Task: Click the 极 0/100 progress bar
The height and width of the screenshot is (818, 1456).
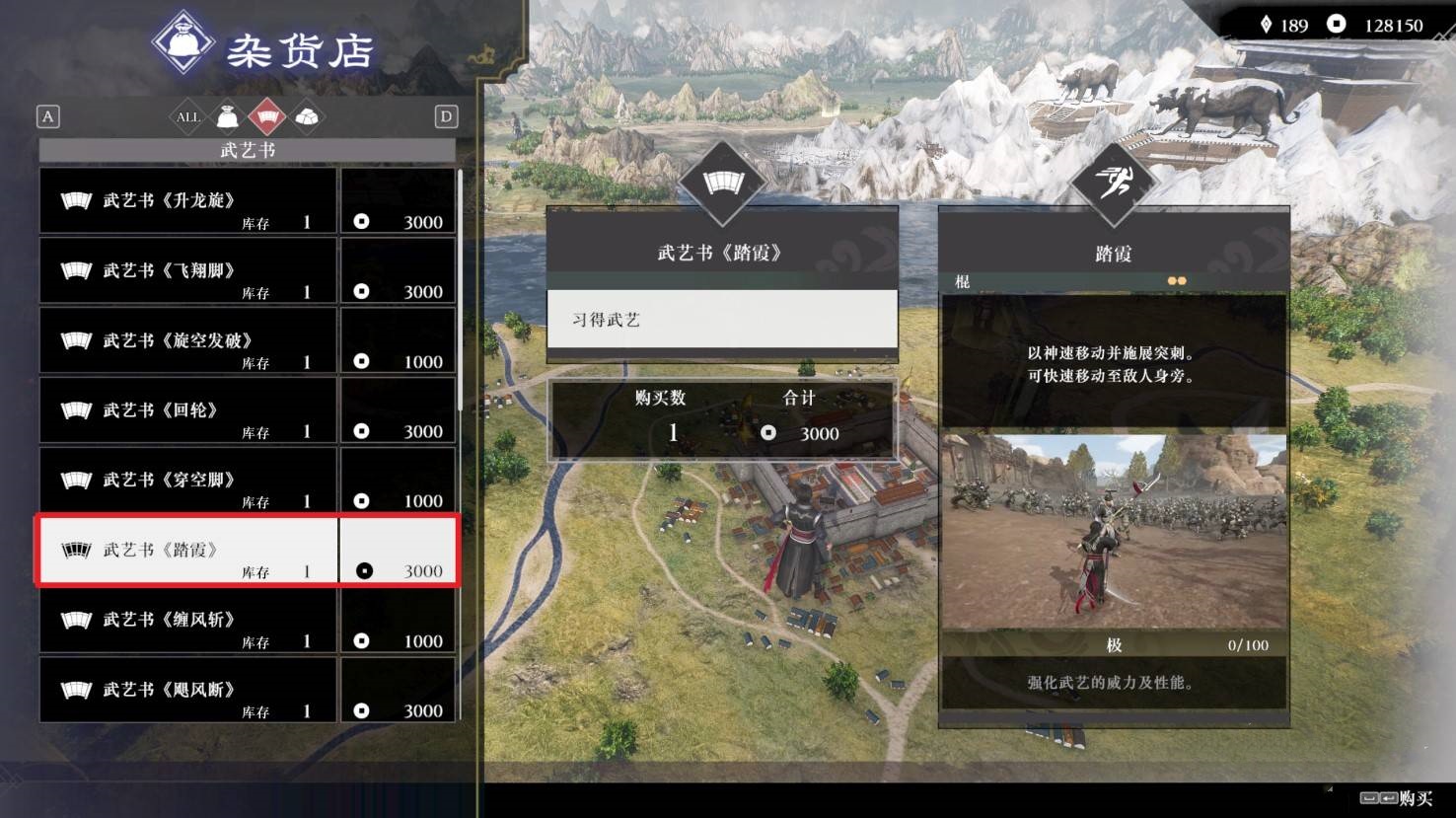Action: point(1113,644)
